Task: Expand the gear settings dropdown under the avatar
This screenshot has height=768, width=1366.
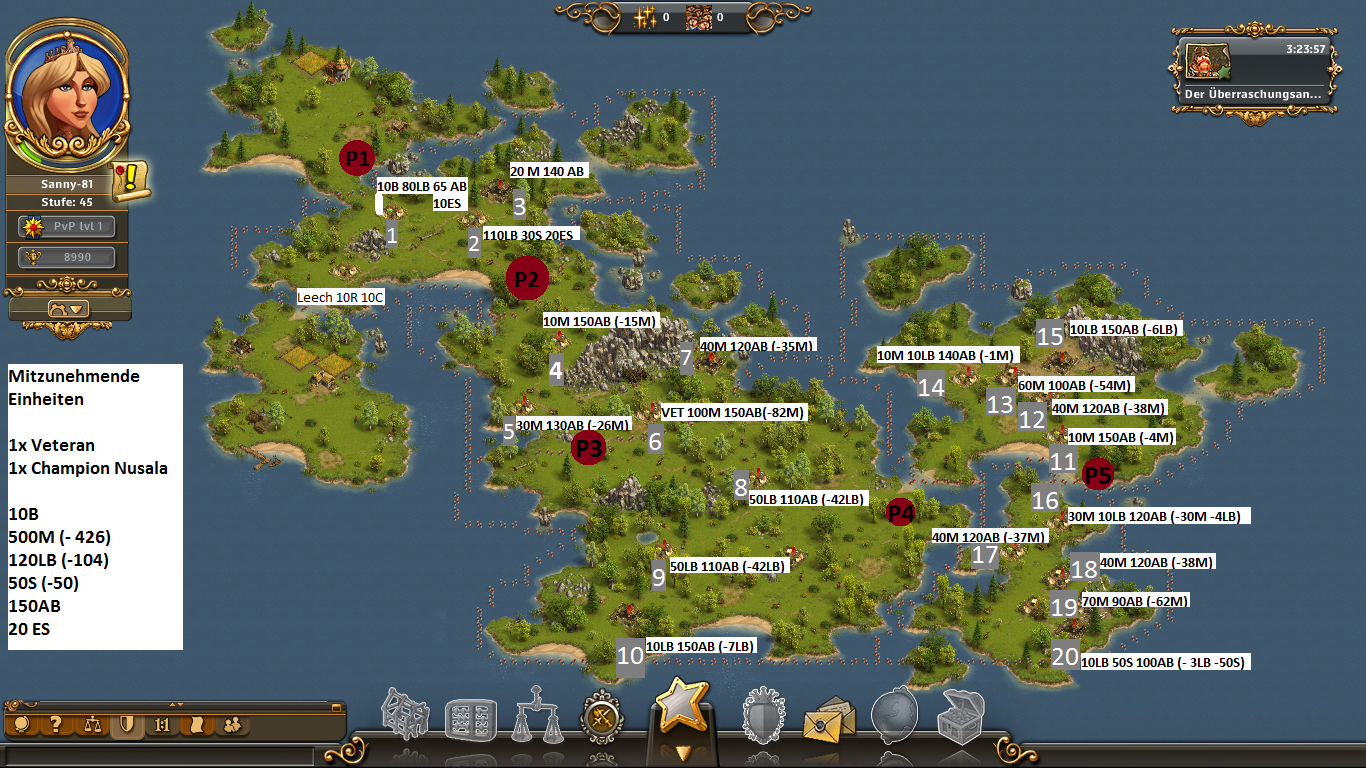Action: pyautogui.click(x=67, y=308)
